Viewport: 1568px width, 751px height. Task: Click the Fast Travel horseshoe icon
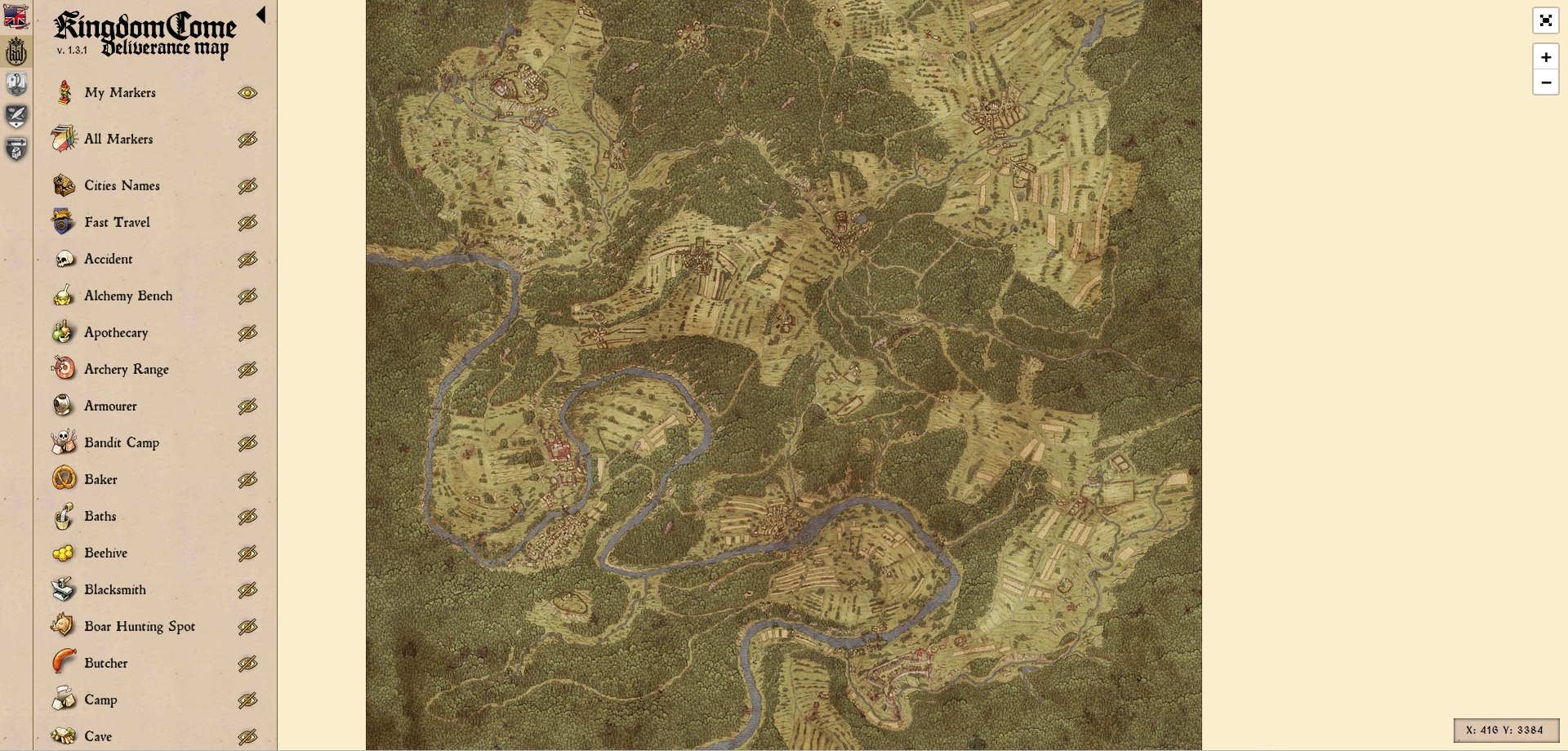(62, 222)
